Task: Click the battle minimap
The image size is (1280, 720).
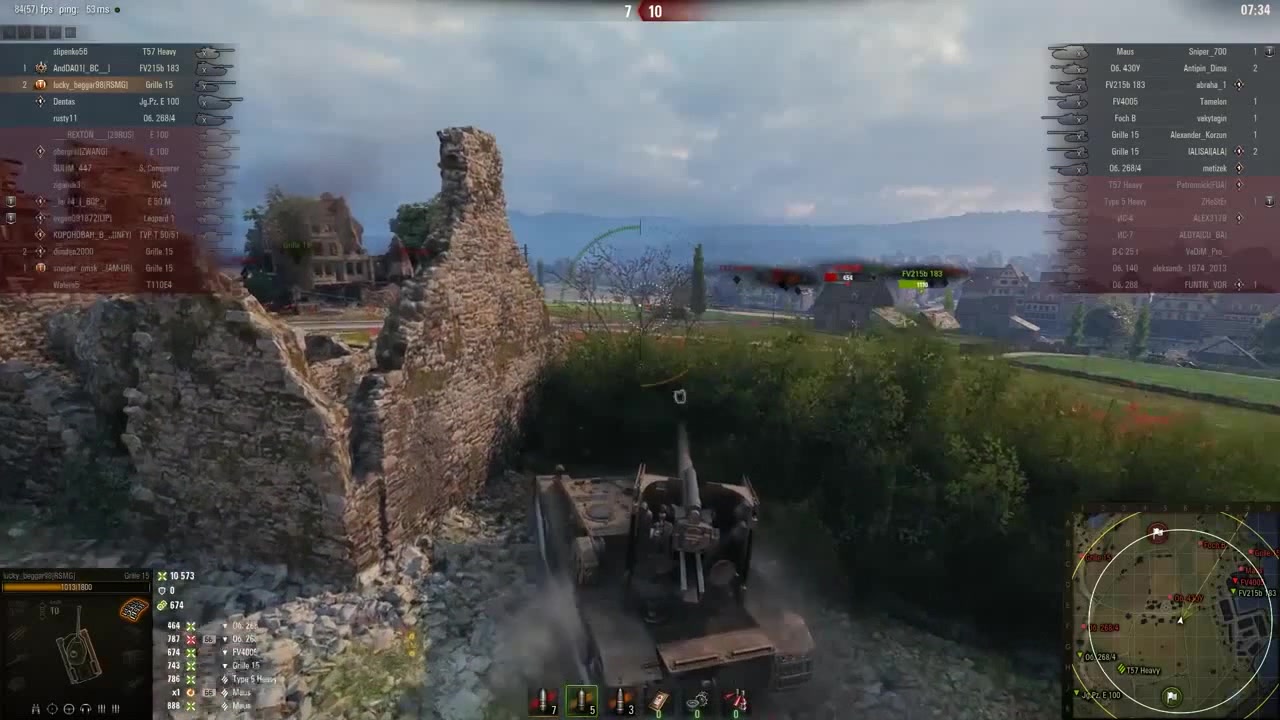Action: click(x=1175, y=609)
